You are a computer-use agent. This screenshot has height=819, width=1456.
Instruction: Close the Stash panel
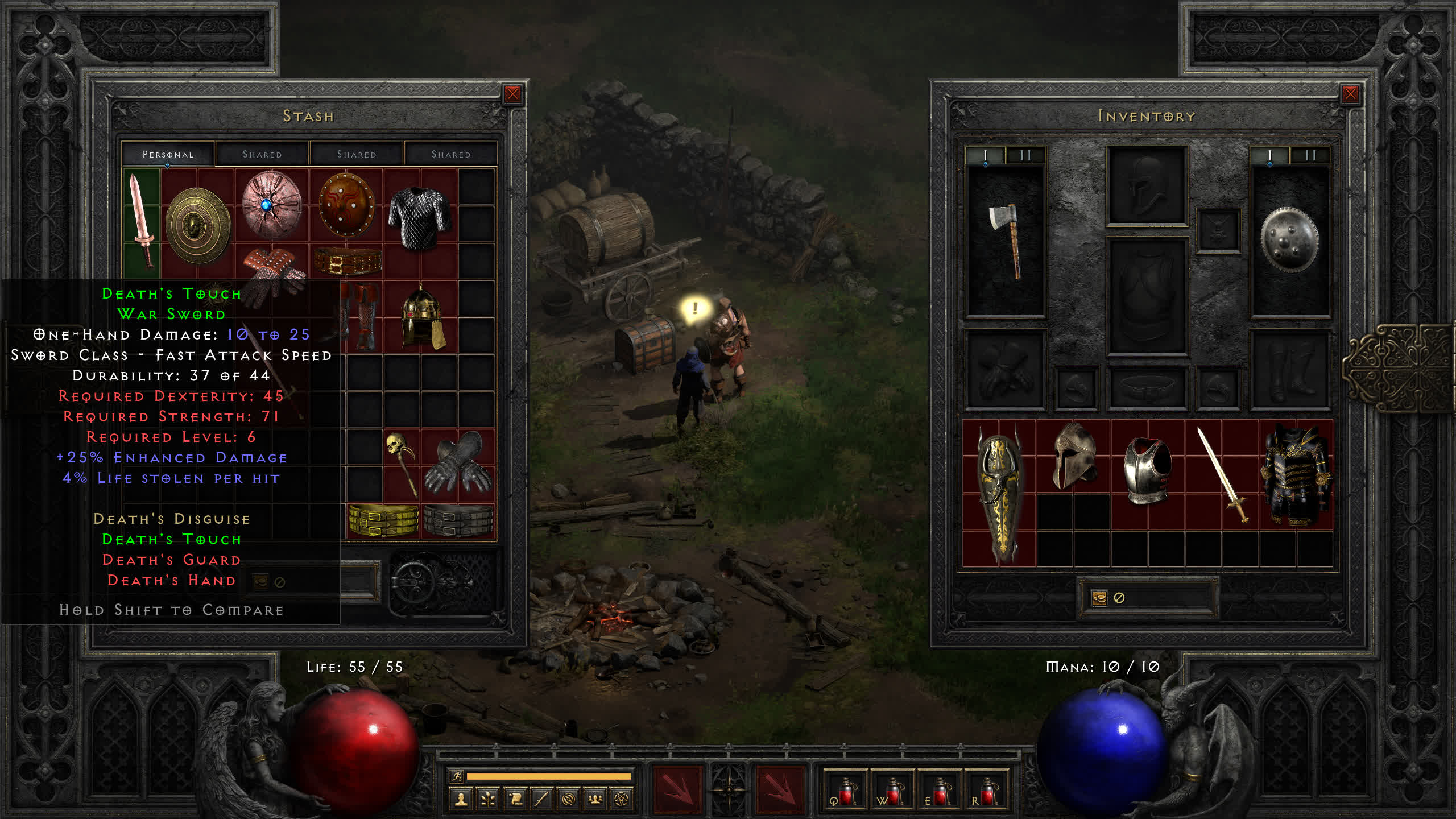click(x=512, y=94)
